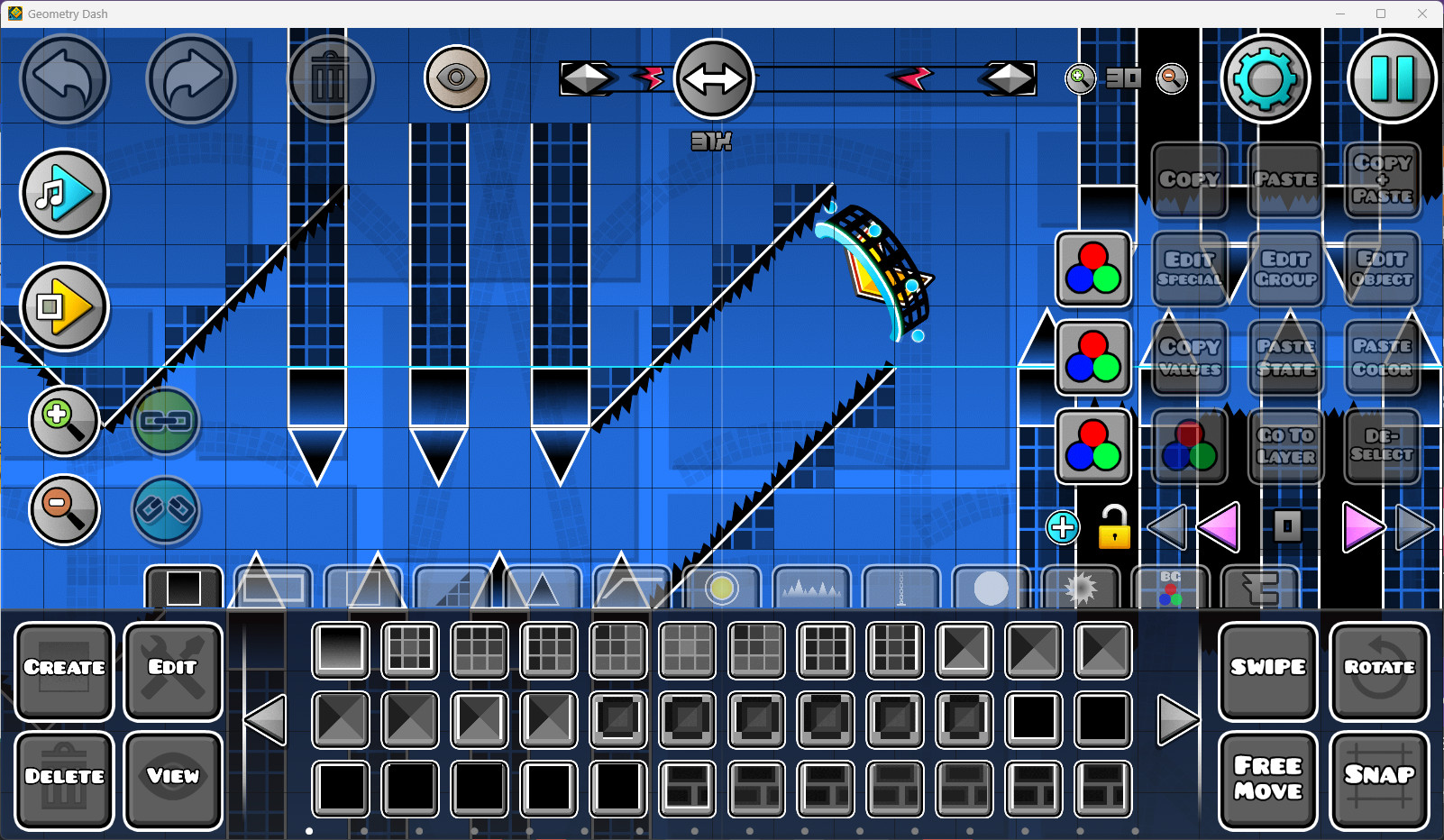The height and width of the screenshot is (840, 1444).
Task: Select the unlink objects icon
Action: (166, 511)
